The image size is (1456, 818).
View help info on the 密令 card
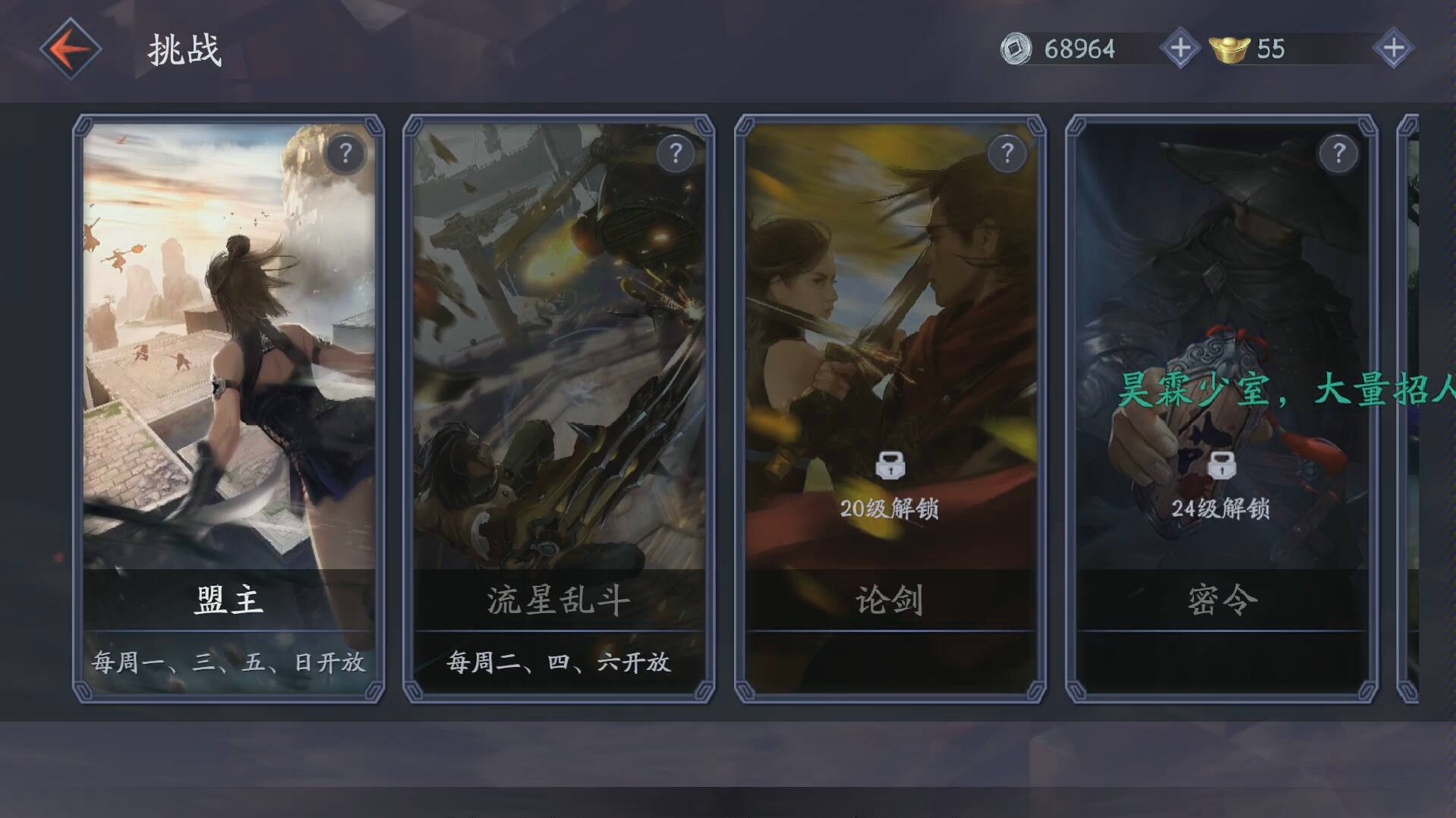(x=1338, y=153)
